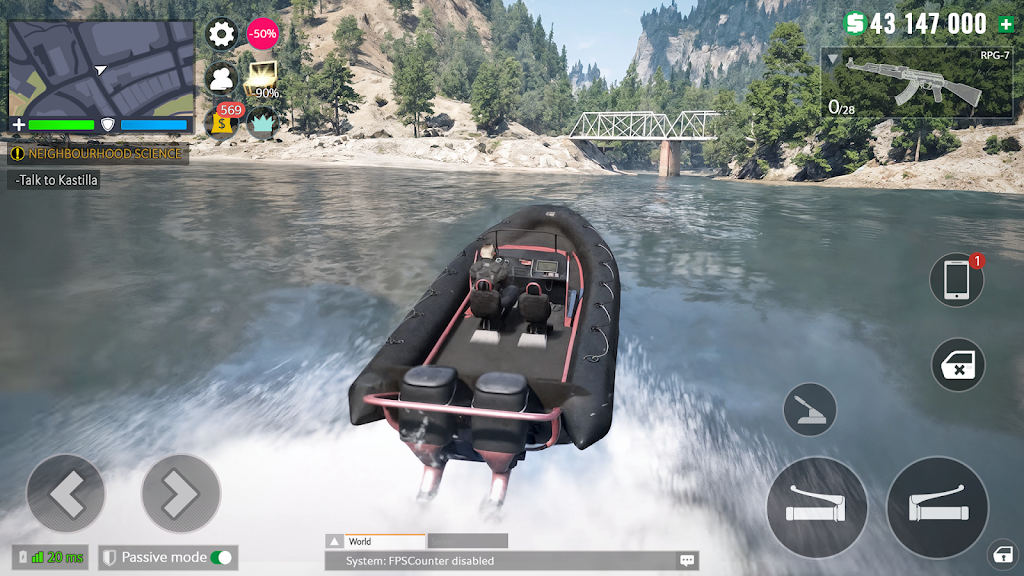Open the gear settings menu
The image size is (1024, 576).
[222, 34]
